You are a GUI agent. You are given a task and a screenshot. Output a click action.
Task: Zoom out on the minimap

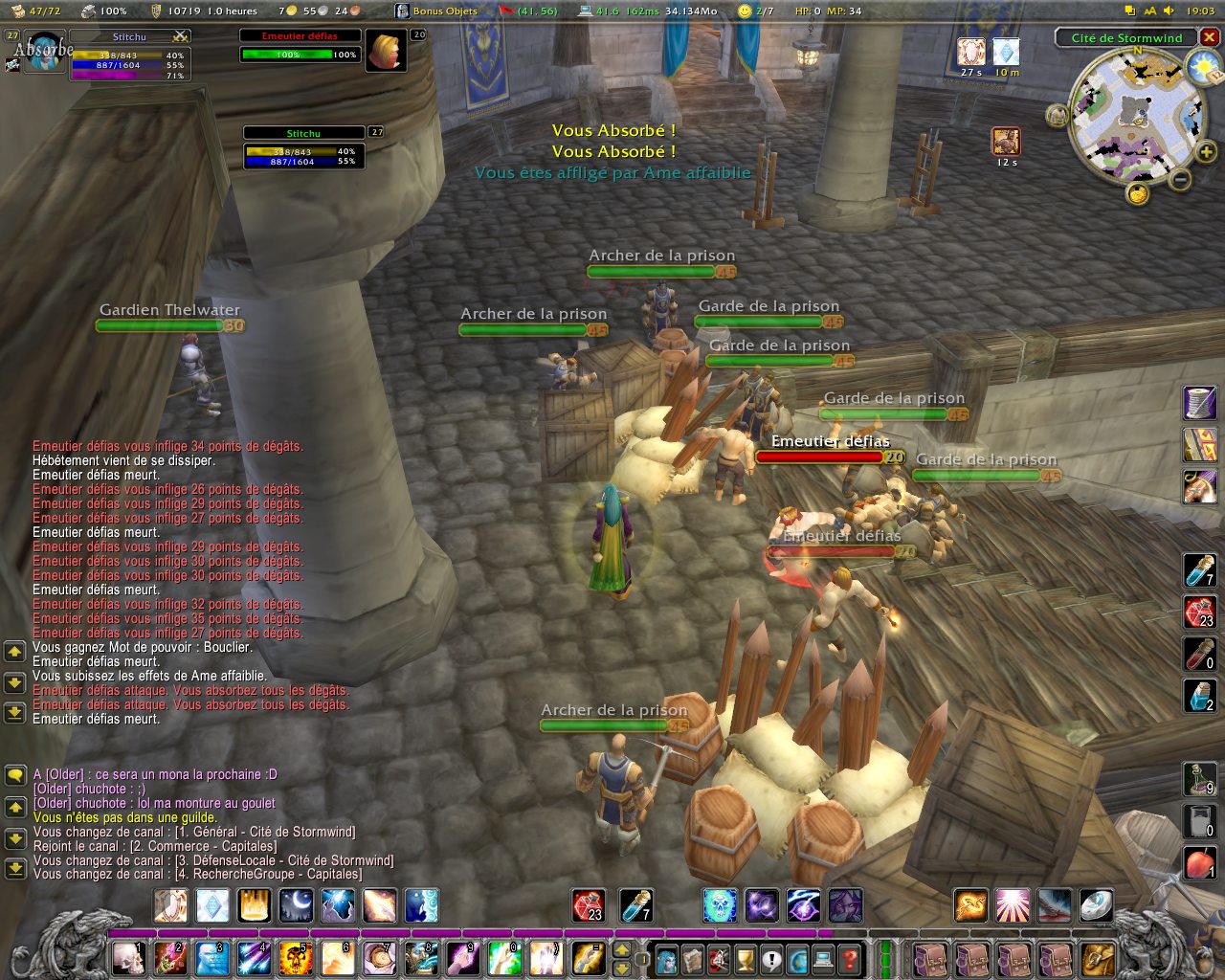click(x=1181, y=178)
